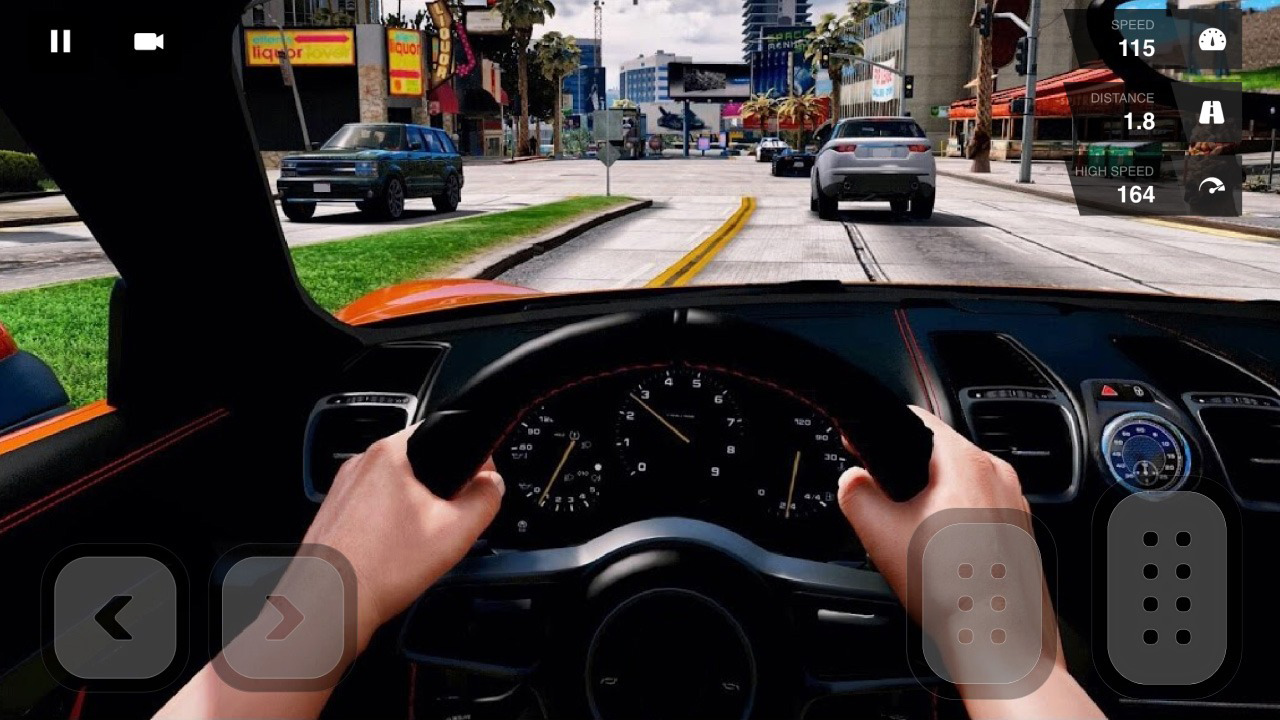1280x720 pixels.
Task: Tap the DISTANCE 1.8 value
Action: tap(1140, 120)
